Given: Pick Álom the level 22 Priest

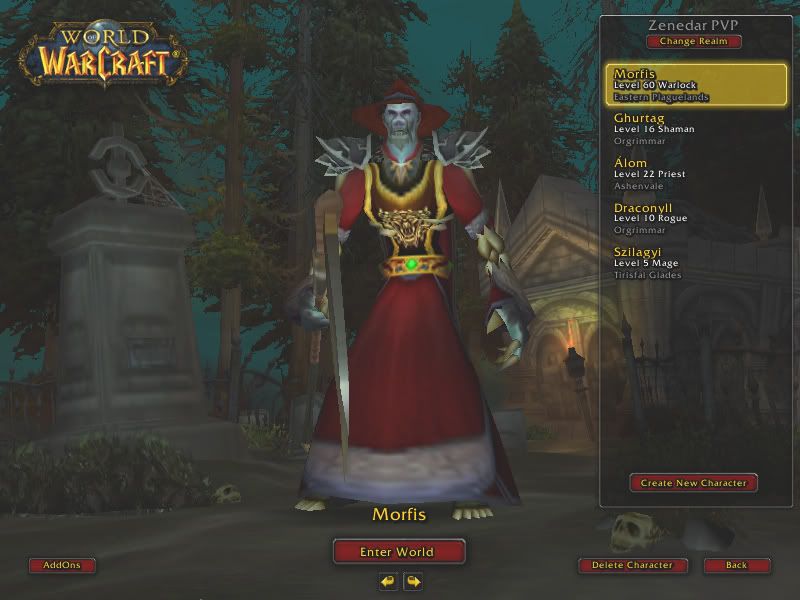Looking at the screenshot, I should tap(696, 173).
